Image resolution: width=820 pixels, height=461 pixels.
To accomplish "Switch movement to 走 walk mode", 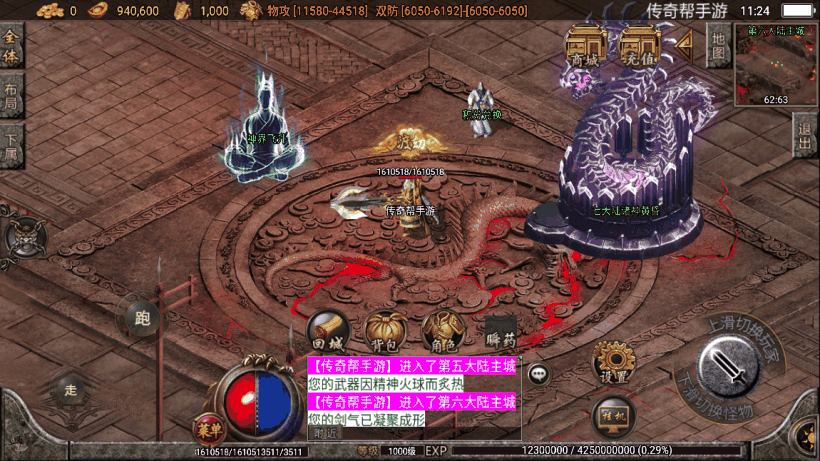I will 71,389.
